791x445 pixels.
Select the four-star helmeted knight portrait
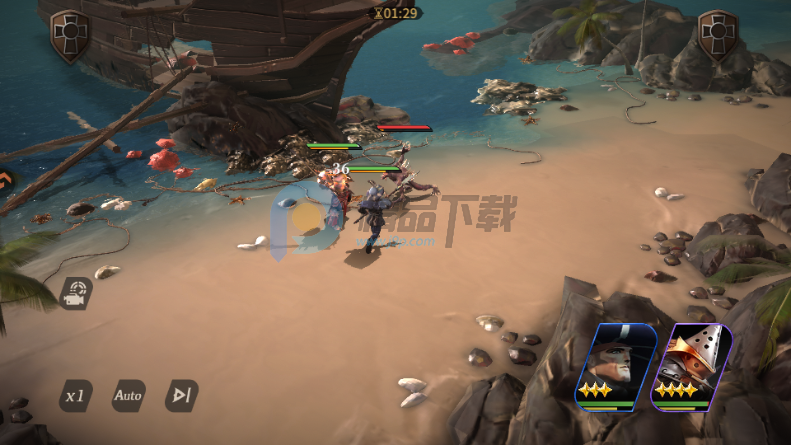click(691, 367)
